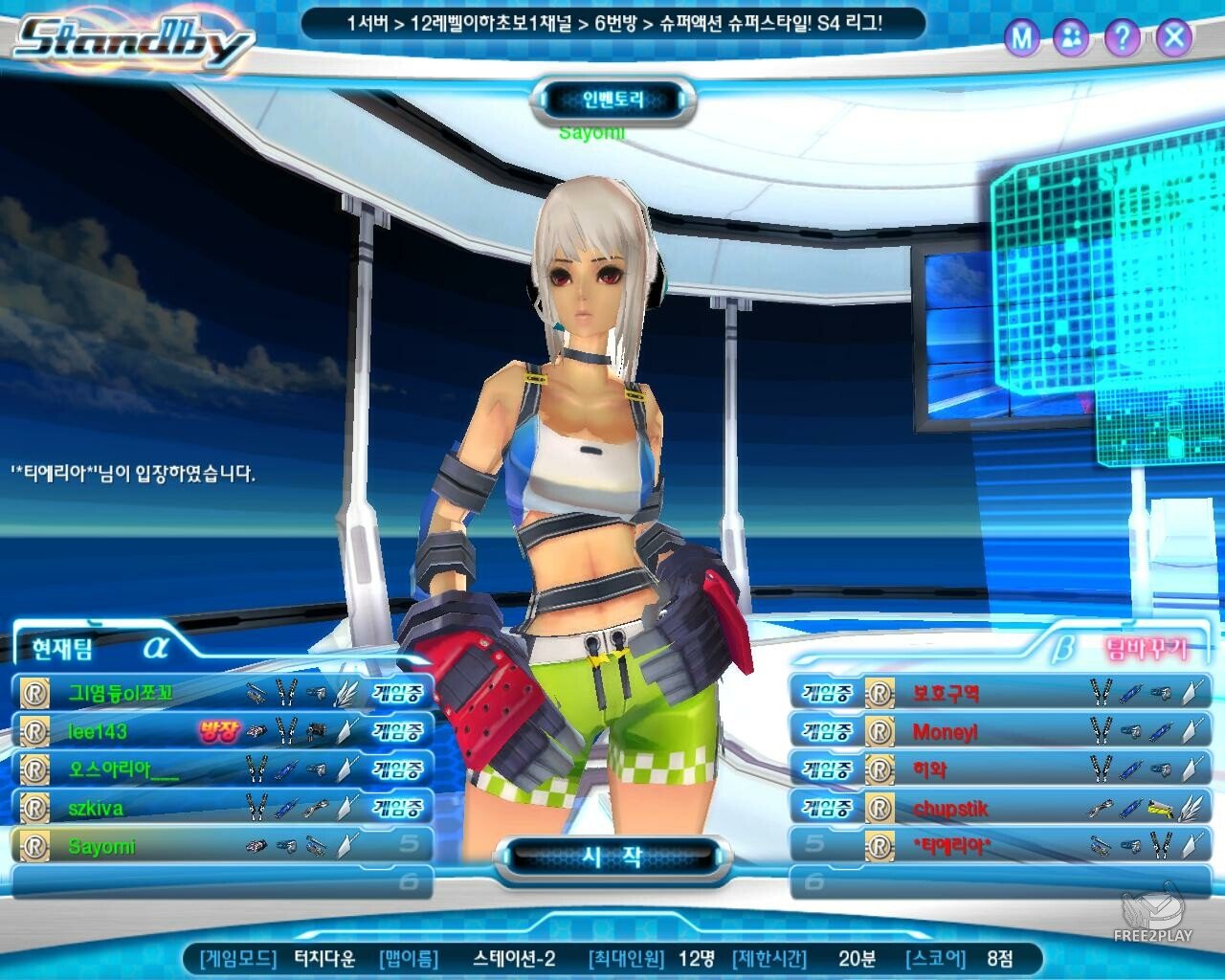This screenshot has height=980, width=1225.
Task: Open the friends/community icon button
Action: (1071, 38)
